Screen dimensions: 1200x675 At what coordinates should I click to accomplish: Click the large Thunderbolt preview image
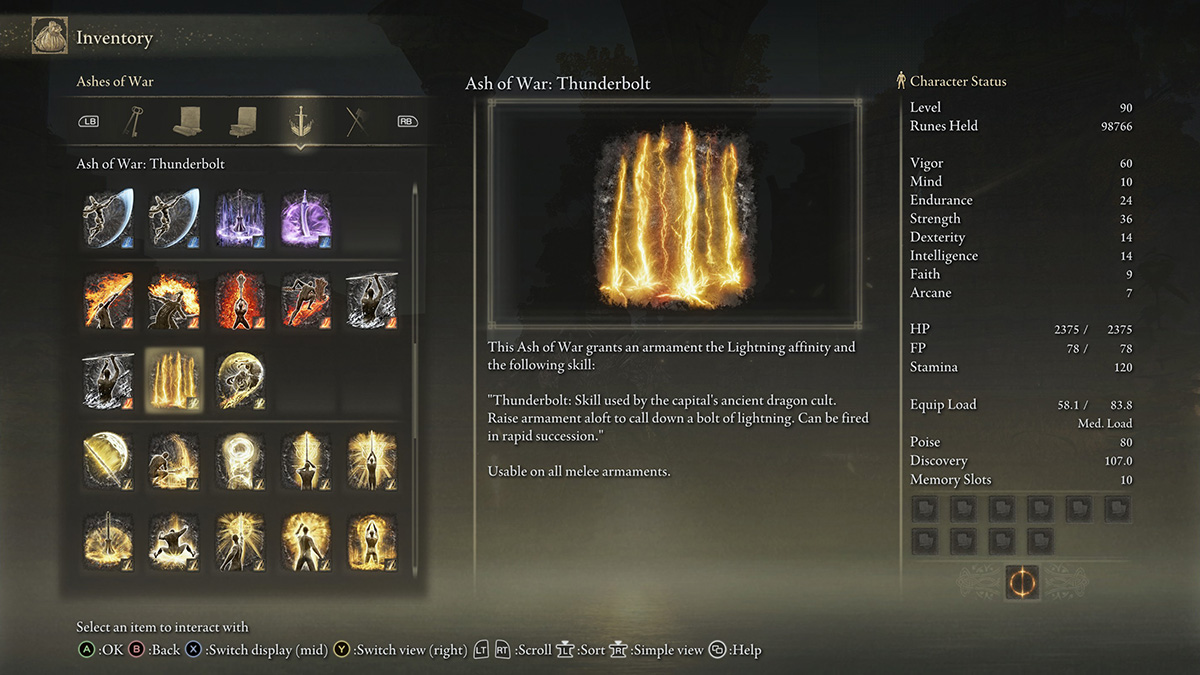674,214
